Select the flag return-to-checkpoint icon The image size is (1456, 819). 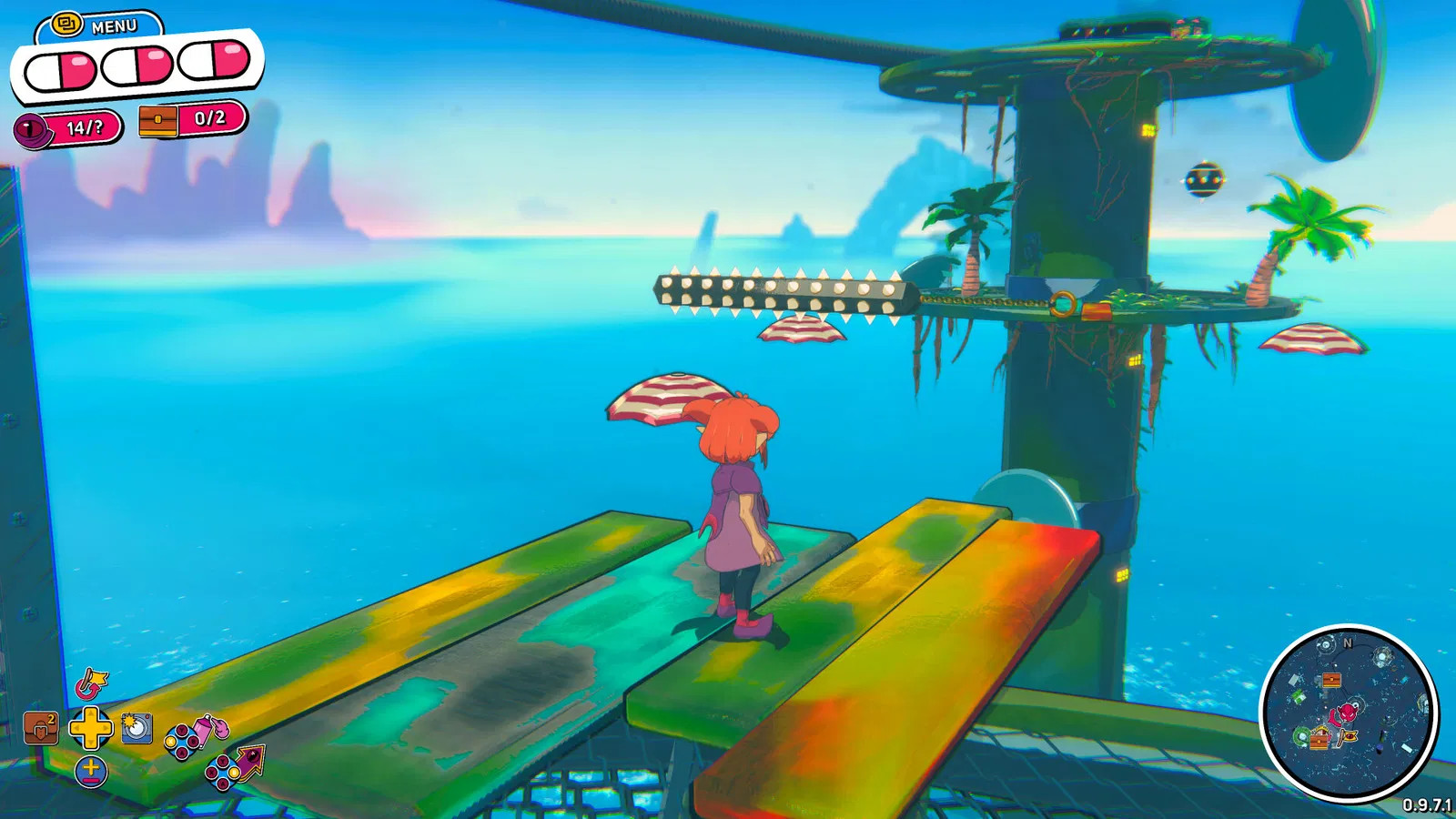pyautogui.click(x=92, y=682)
